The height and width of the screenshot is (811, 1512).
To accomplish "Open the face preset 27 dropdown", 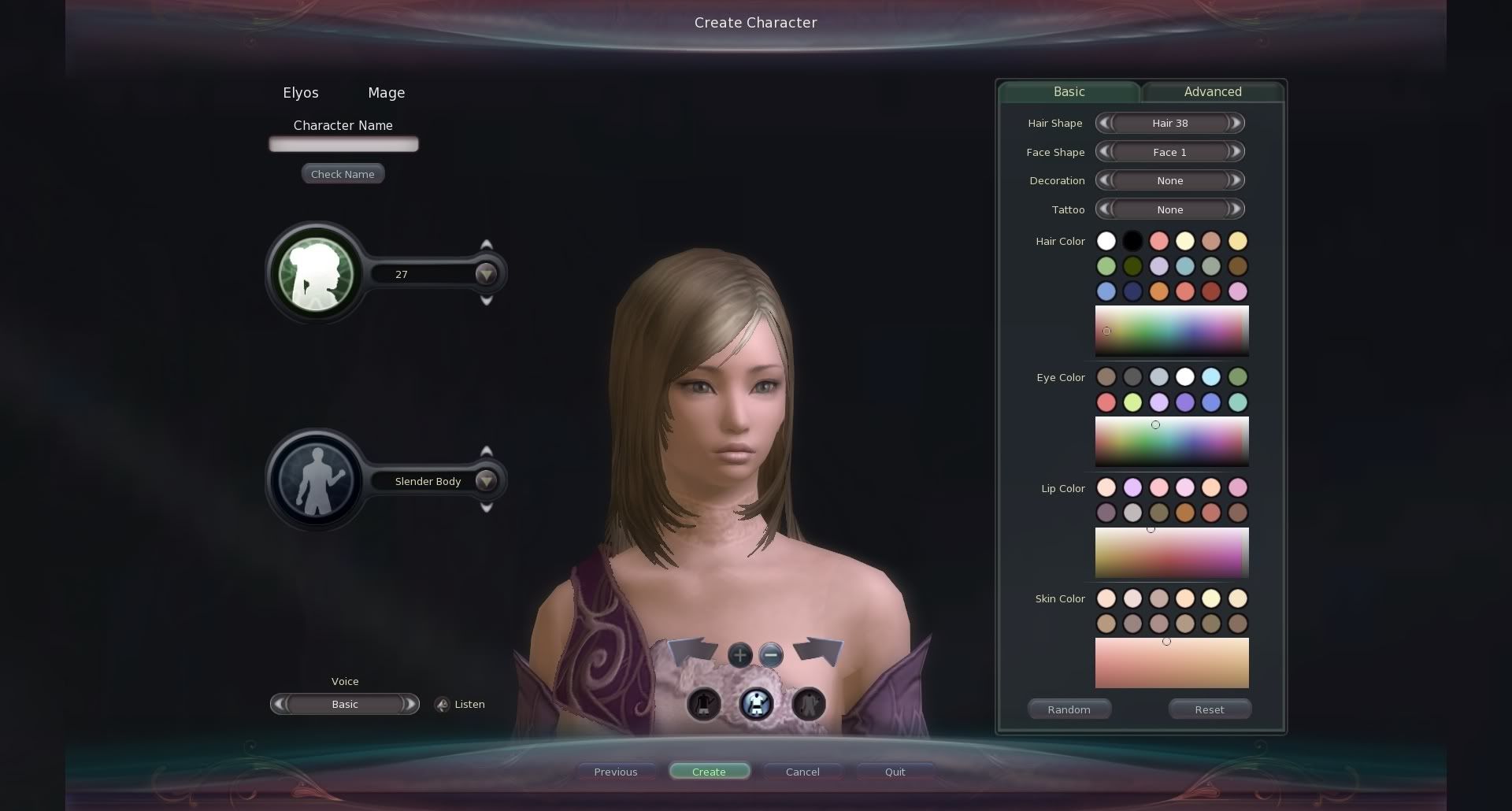I will pyautogui.click(x=486, y=274).
